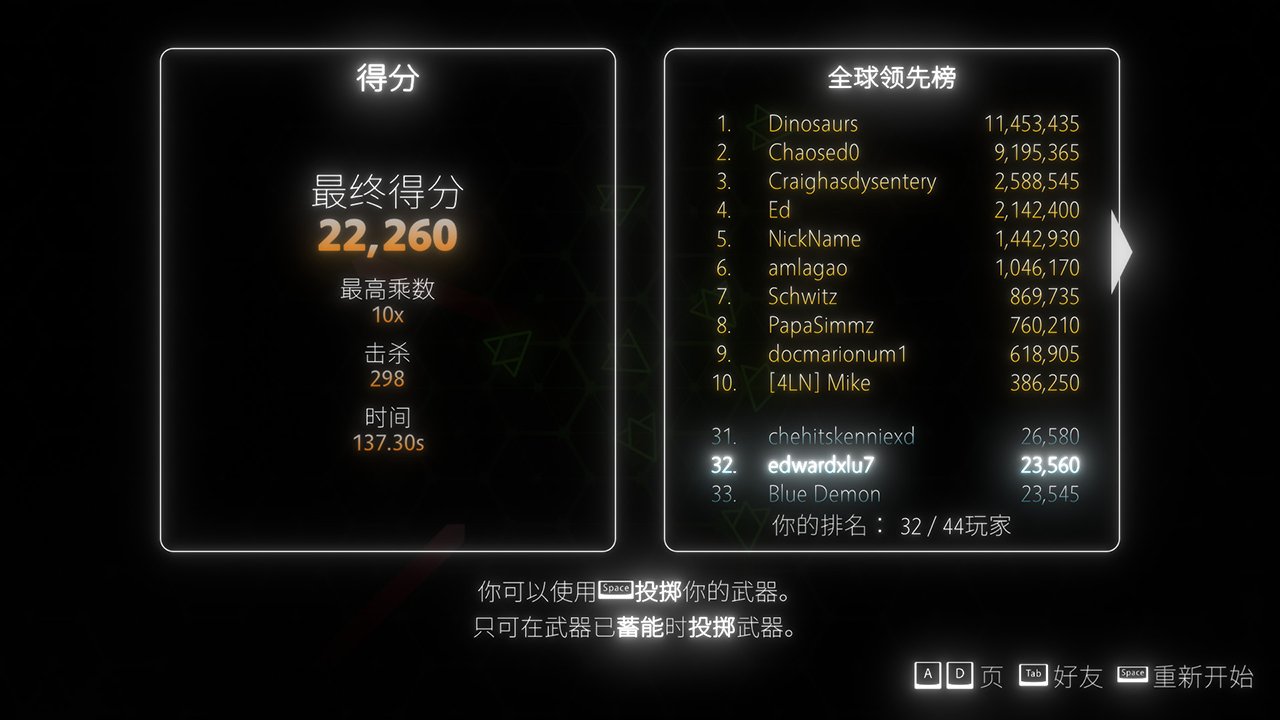Click the Space key icon near 重新开始
Screen dimensions: 1280x720
click(1132, 675)
